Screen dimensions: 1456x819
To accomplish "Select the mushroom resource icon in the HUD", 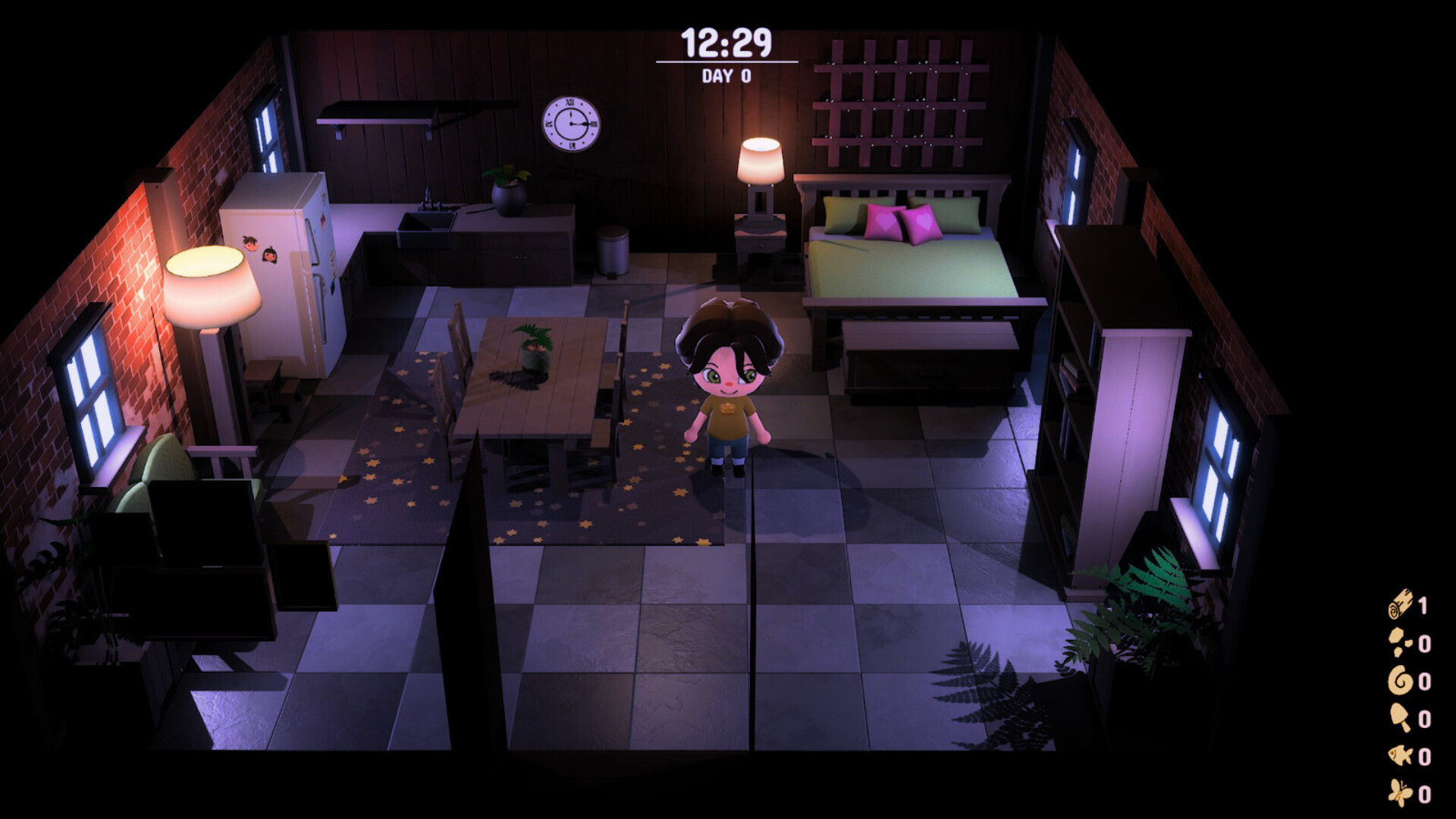I will point(1400,716).
